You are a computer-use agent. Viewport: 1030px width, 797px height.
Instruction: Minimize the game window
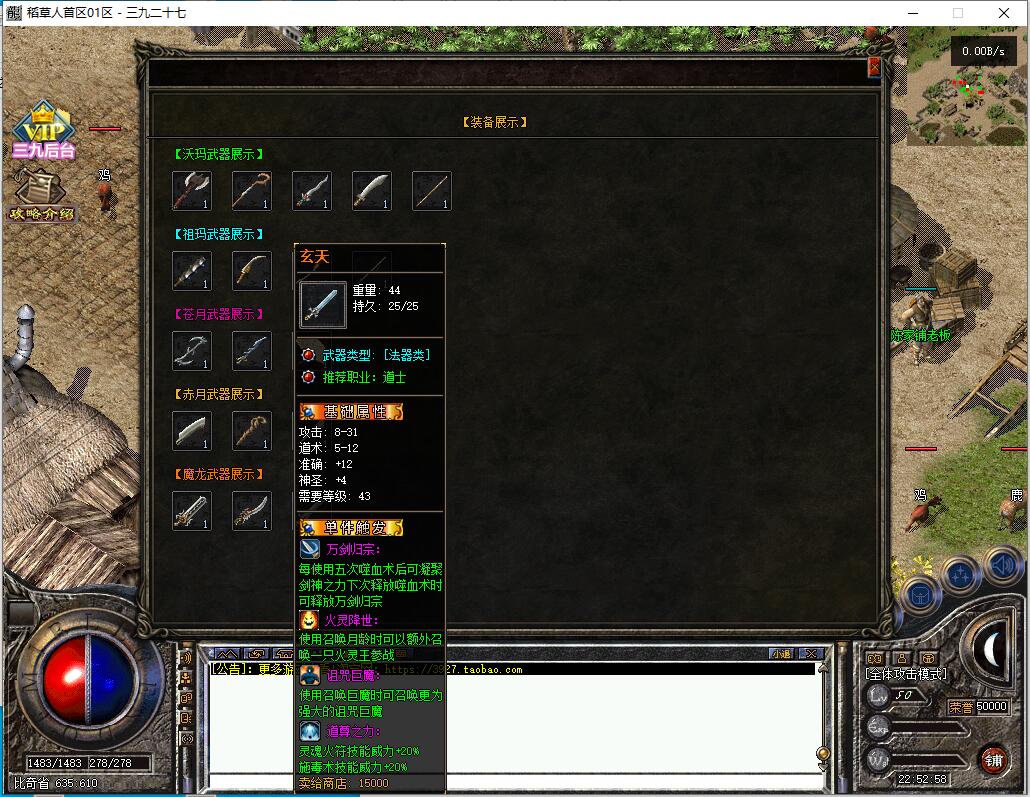[x=911, y=13]
